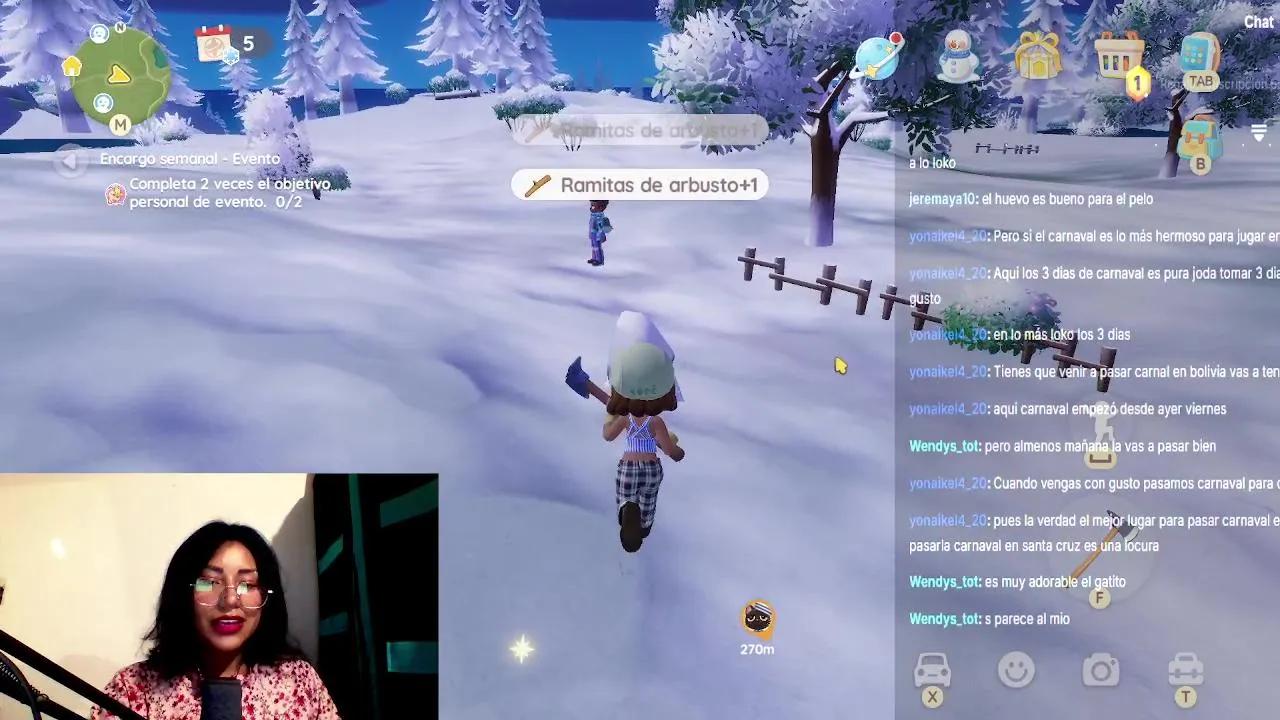Viewport: 1280px width, 720px height.
Task: Select the car icon marked X
Action: (x=932, y=670)
